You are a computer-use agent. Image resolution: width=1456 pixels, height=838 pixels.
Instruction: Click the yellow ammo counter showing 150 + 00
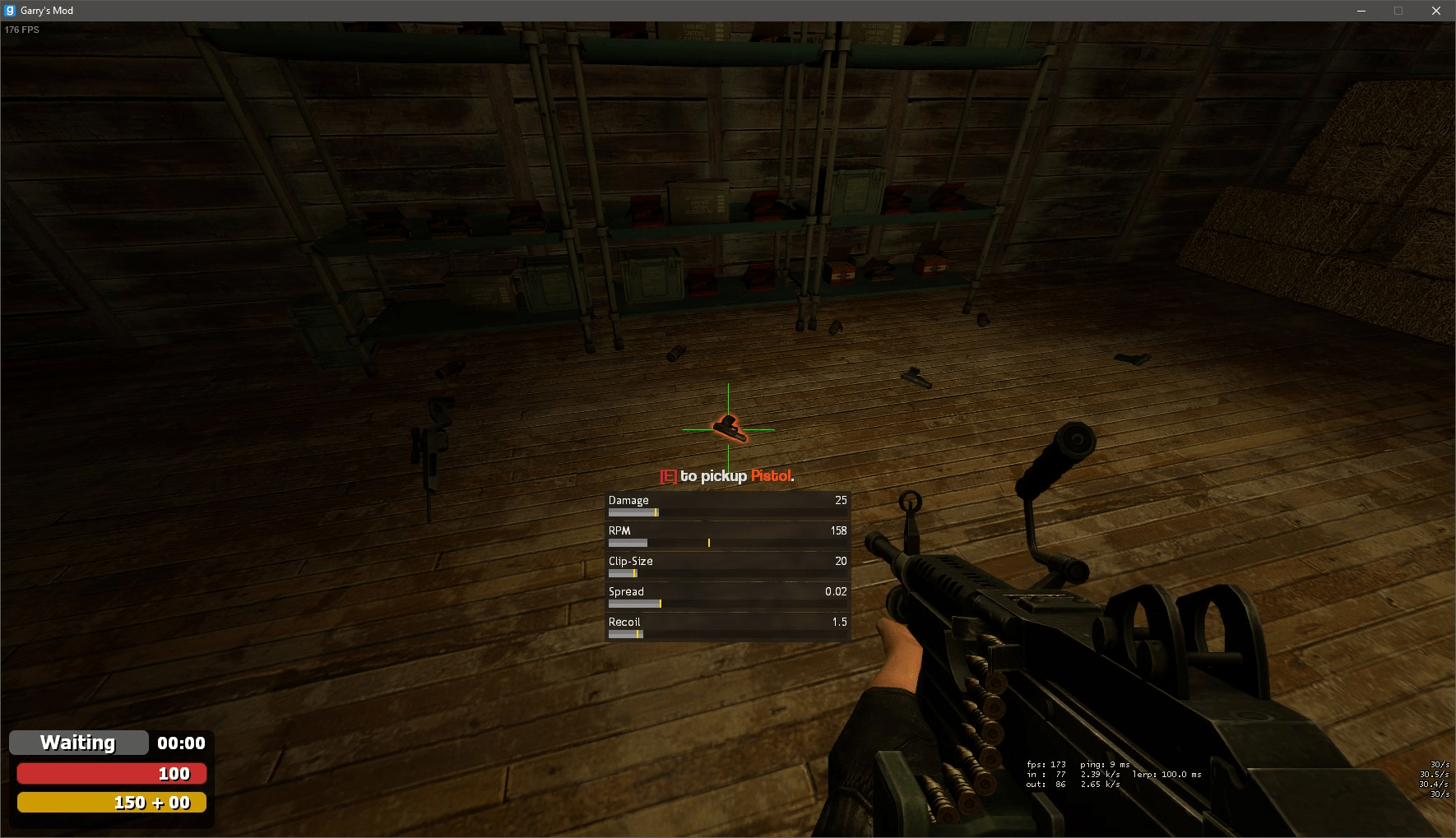coord(111,802)
